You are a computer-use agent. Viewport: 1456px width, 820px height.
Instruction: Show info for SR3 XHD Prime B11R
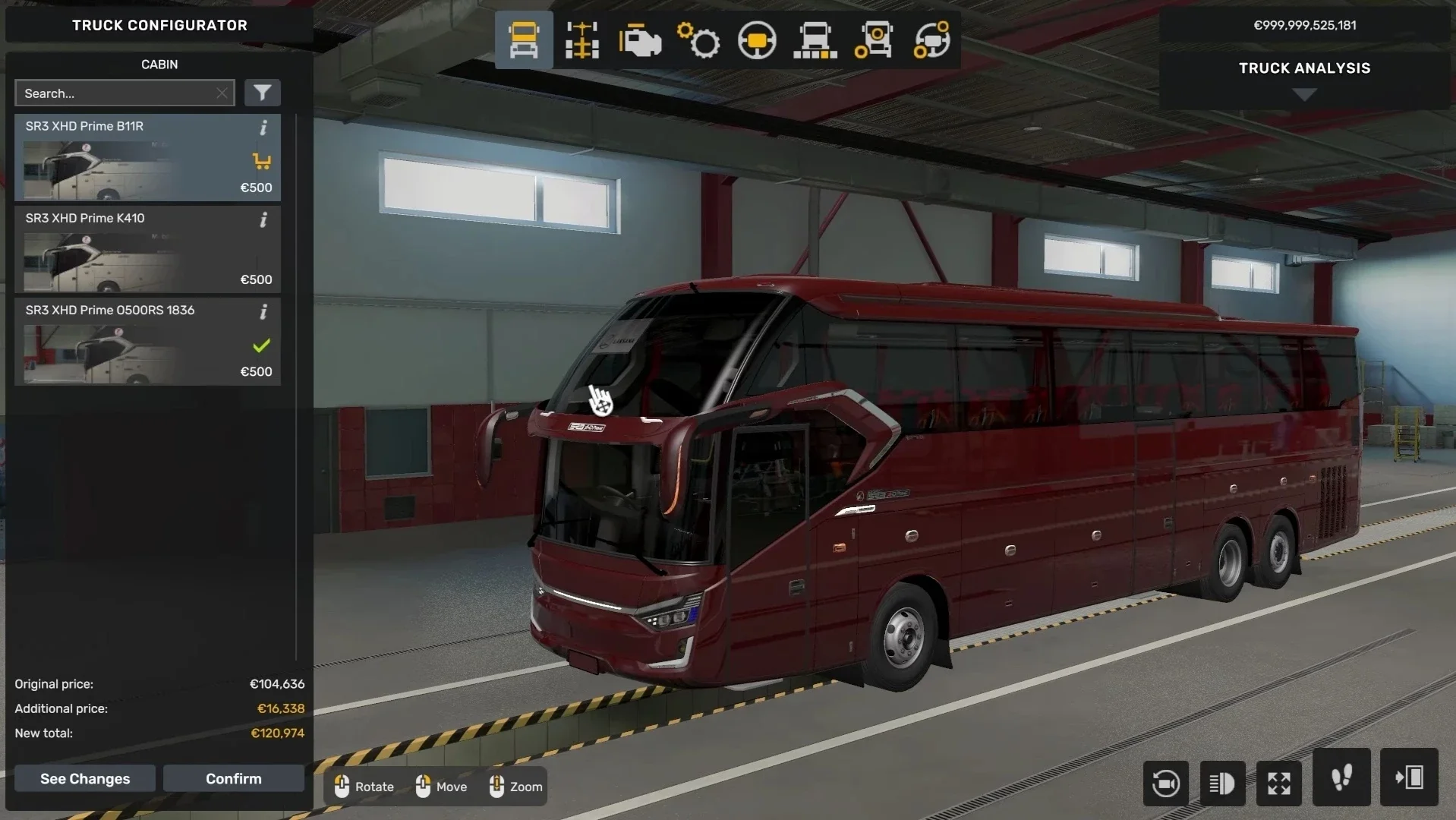point(263,128)
